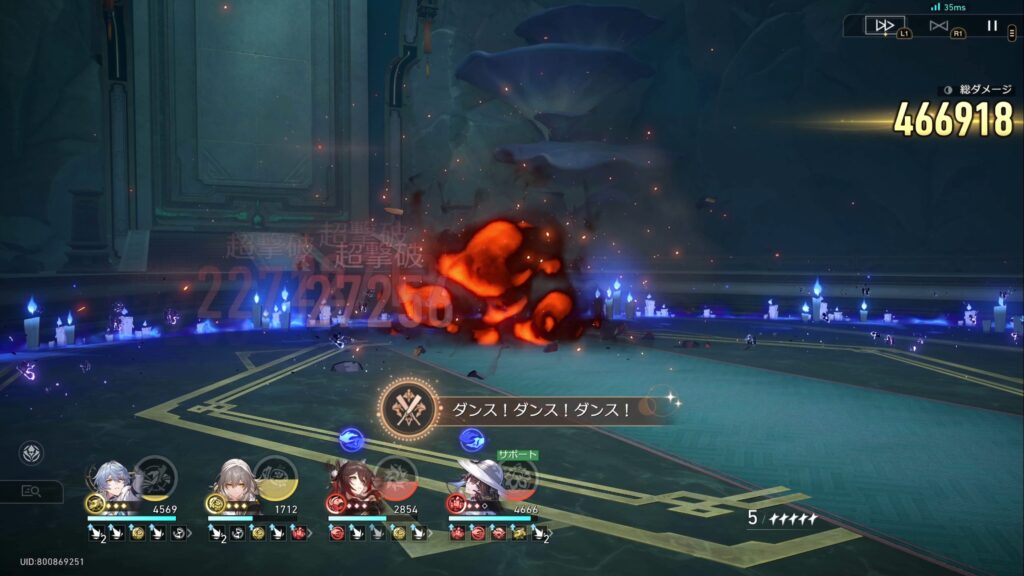Screen dimensions: 1024x576
Task: Expand the brown-haired character's buff list
Action: (432, 534)
